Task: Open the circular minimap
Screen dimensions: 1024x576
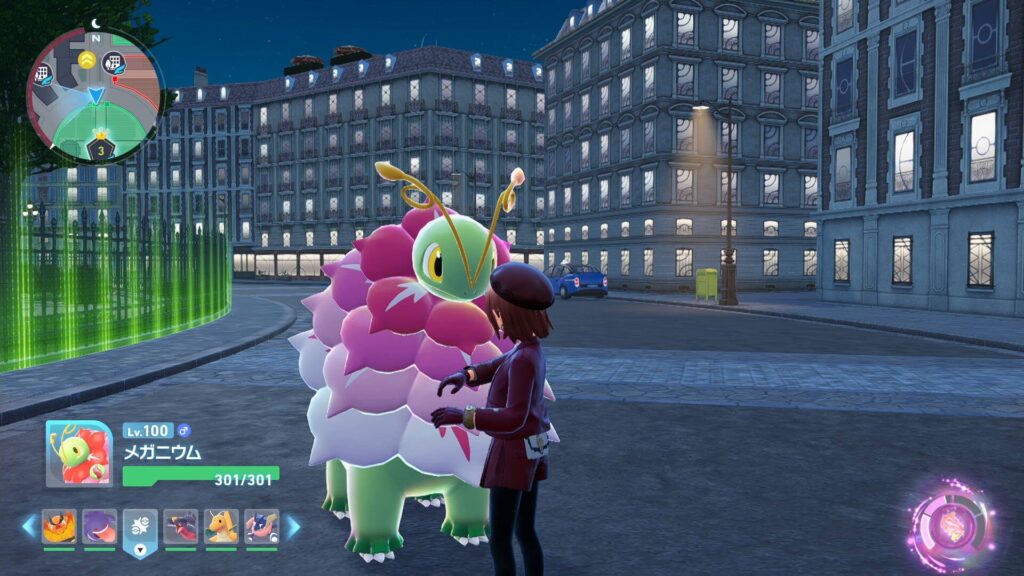Action: 95,97
